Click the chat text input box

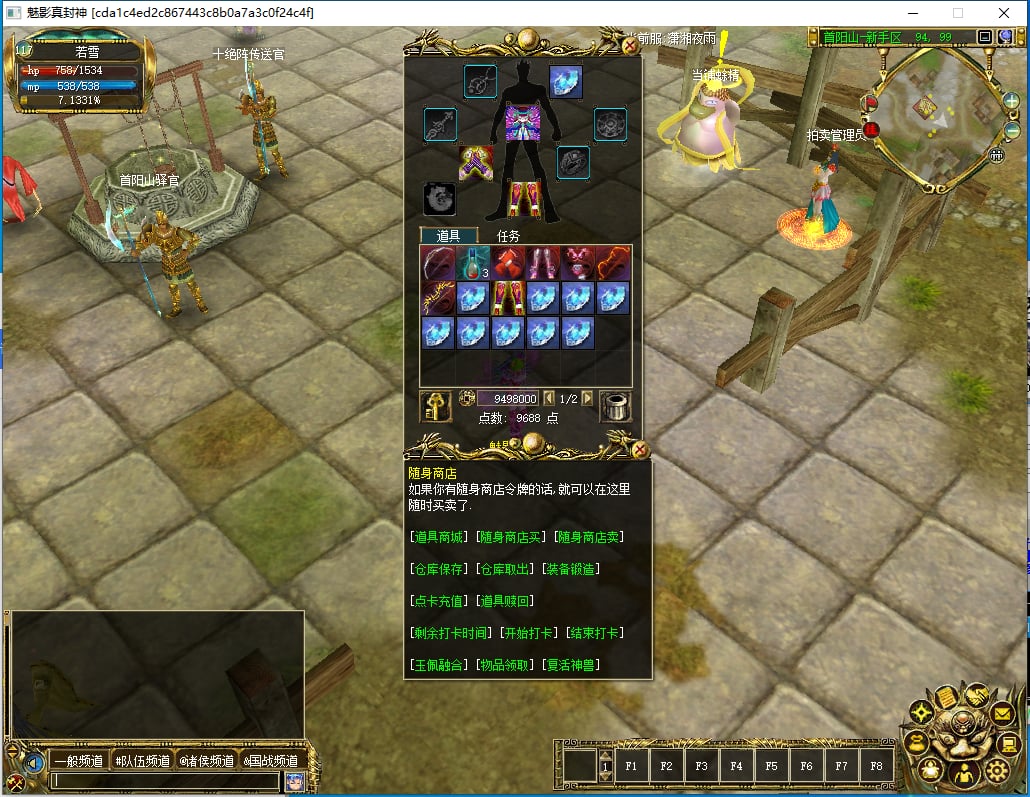coord(165,781)
